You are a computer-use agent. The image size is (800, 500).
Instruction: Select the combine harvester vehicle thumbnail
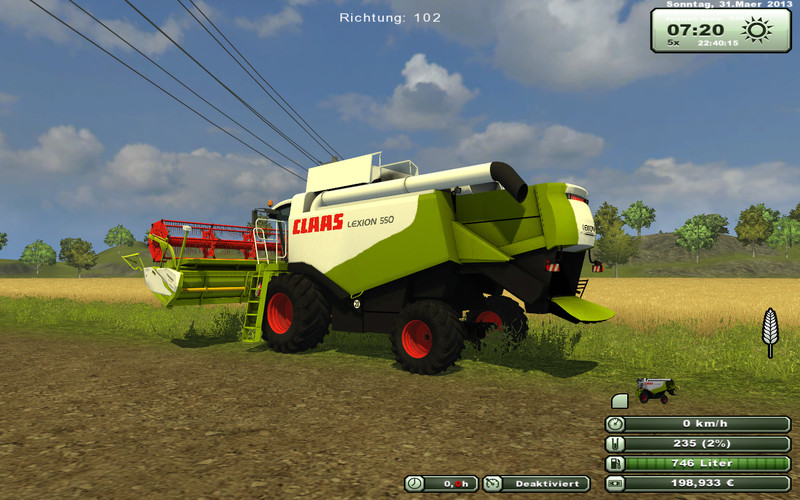(656, 390)
